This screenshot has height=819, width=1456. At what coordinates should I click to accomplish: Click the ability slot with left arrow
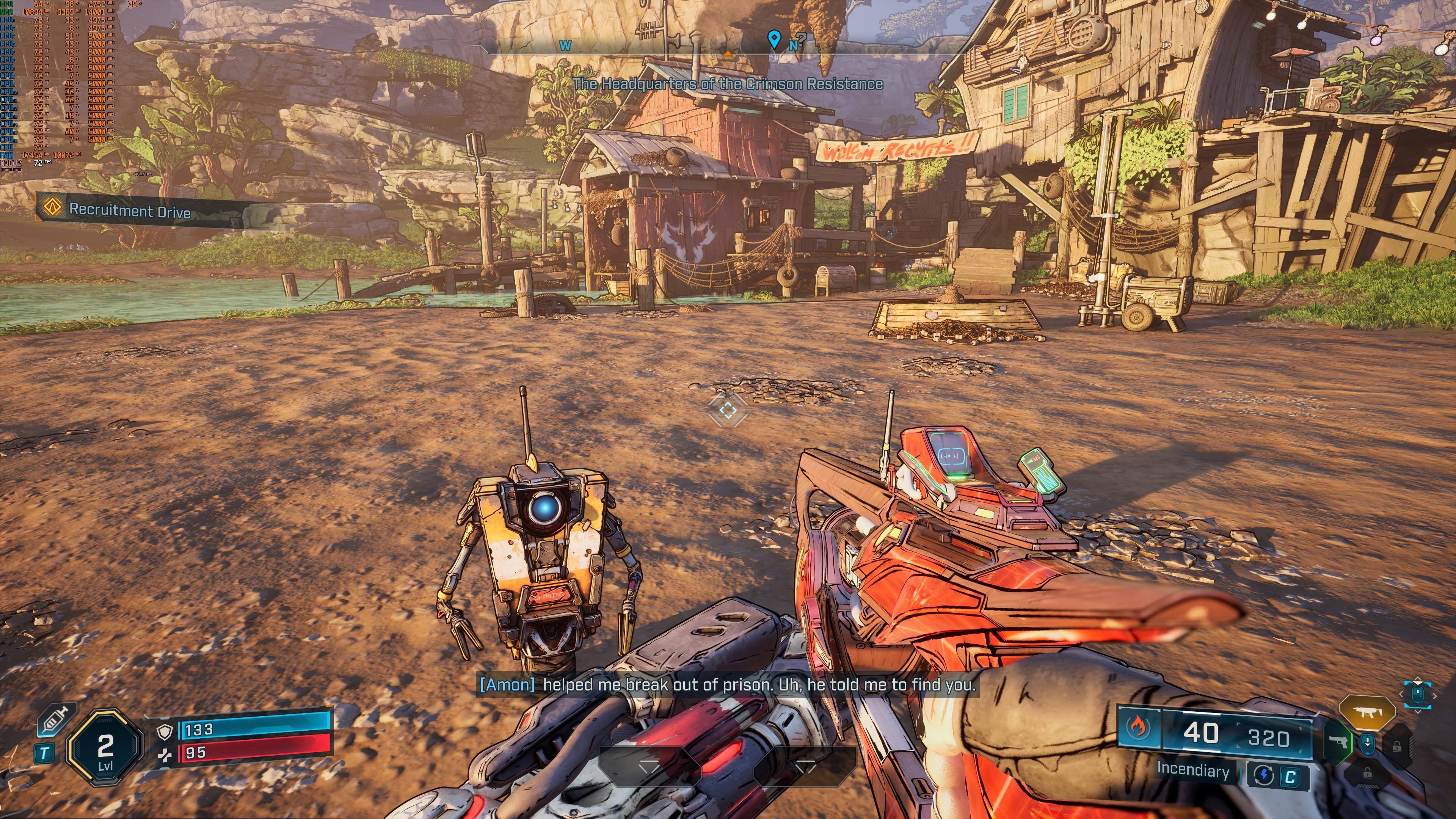(805, 766)
